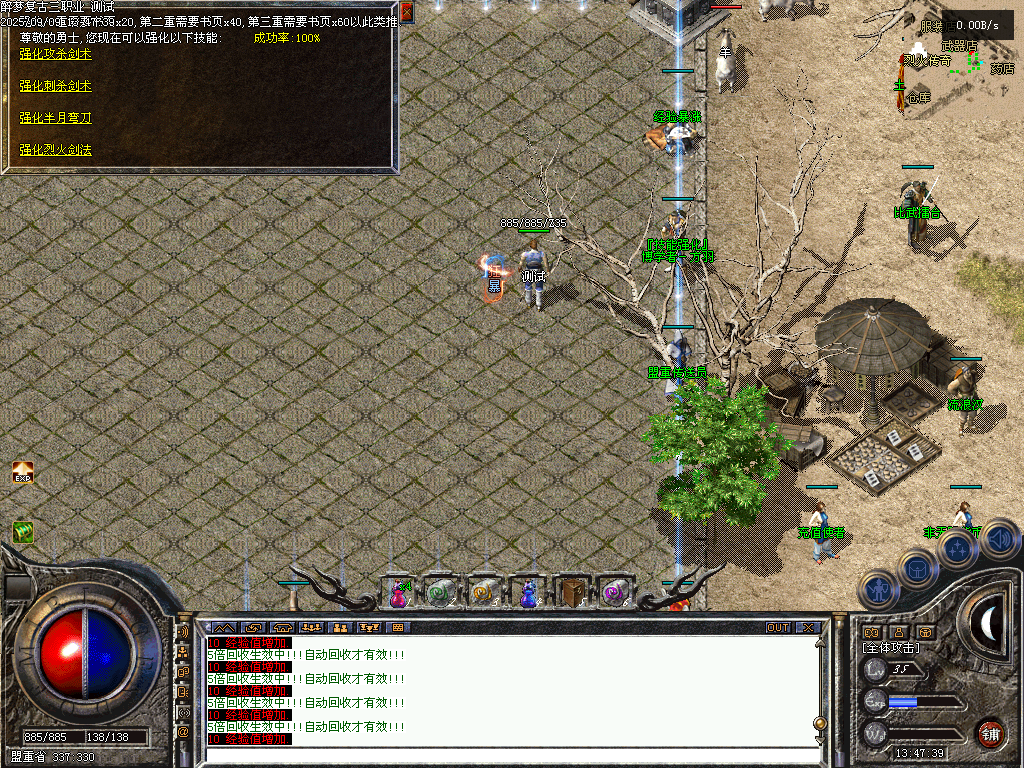The height and width of the screenshot is (768, 1024).
Task: Choose 强化攻杀剑术 skill upgrade option
Action: [55, 54]
